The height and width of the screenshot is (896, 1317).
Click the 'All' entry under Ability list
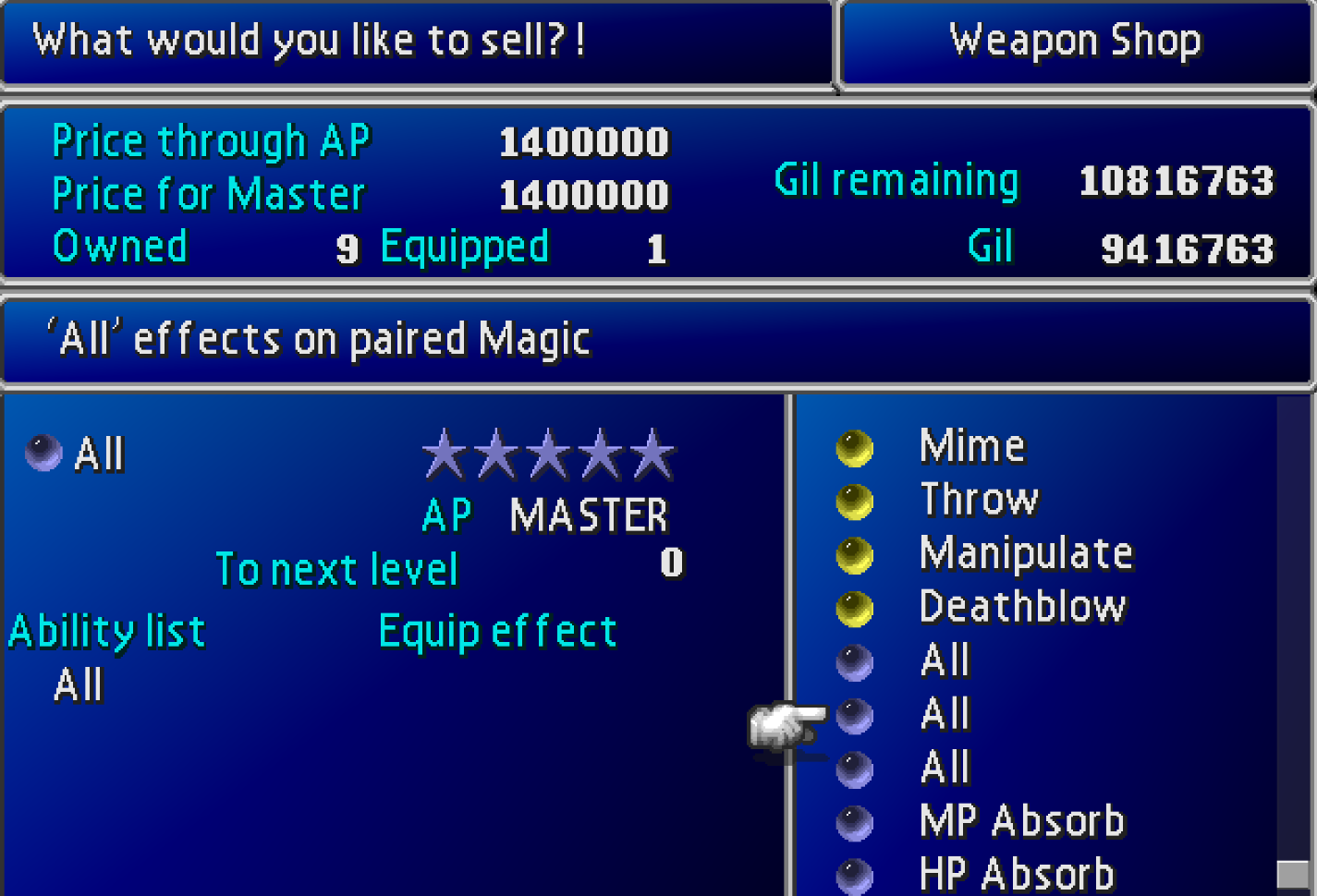click(x=79, y=685)
